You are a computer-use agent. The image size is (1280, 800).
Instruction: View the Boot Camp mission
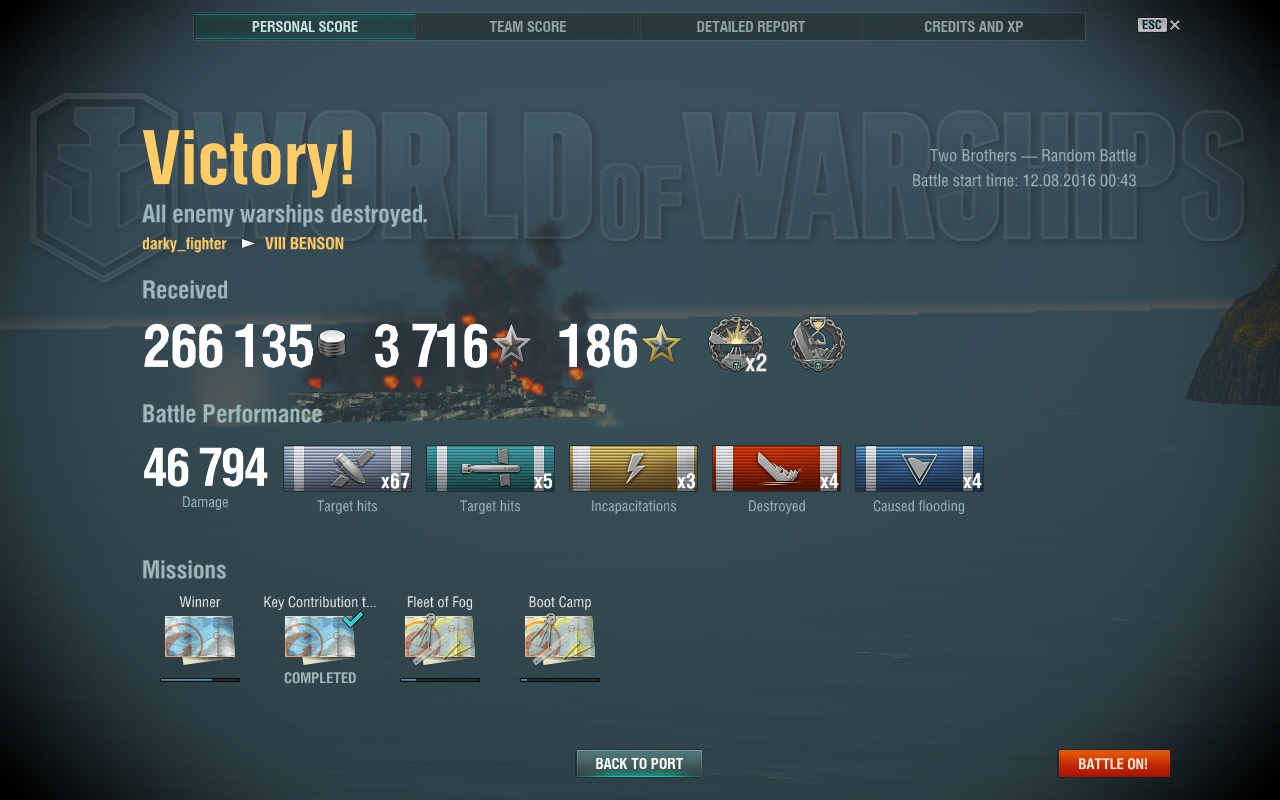click(x=560, y=637)
